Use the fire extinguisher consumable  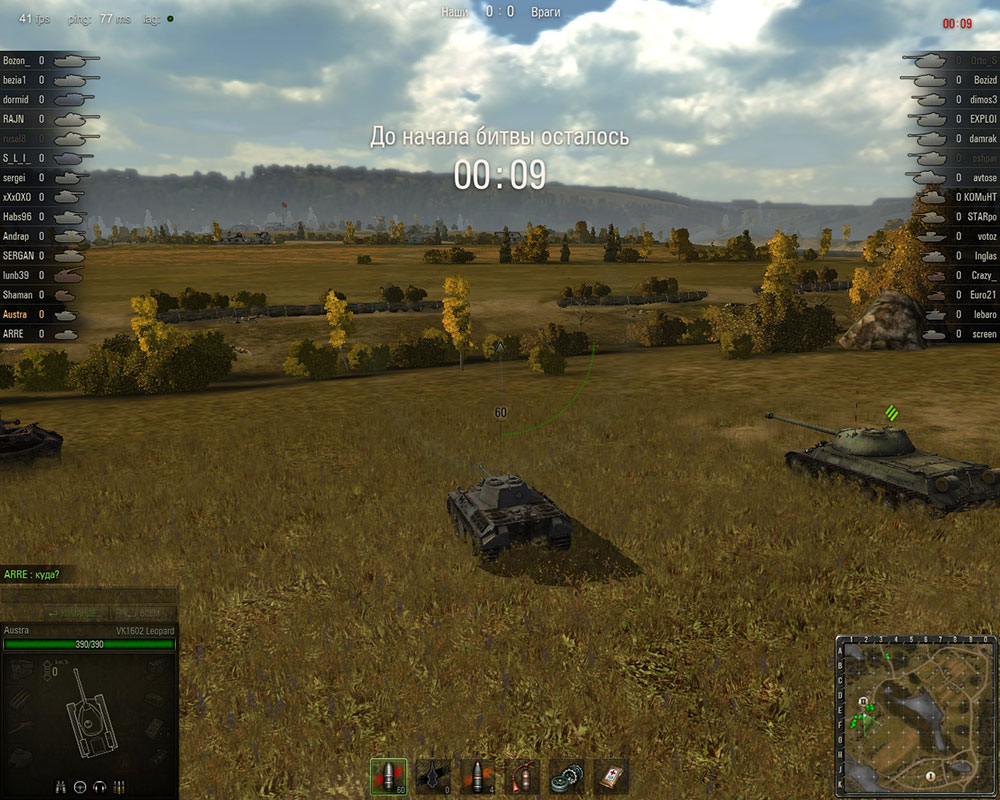pos(522,775)
